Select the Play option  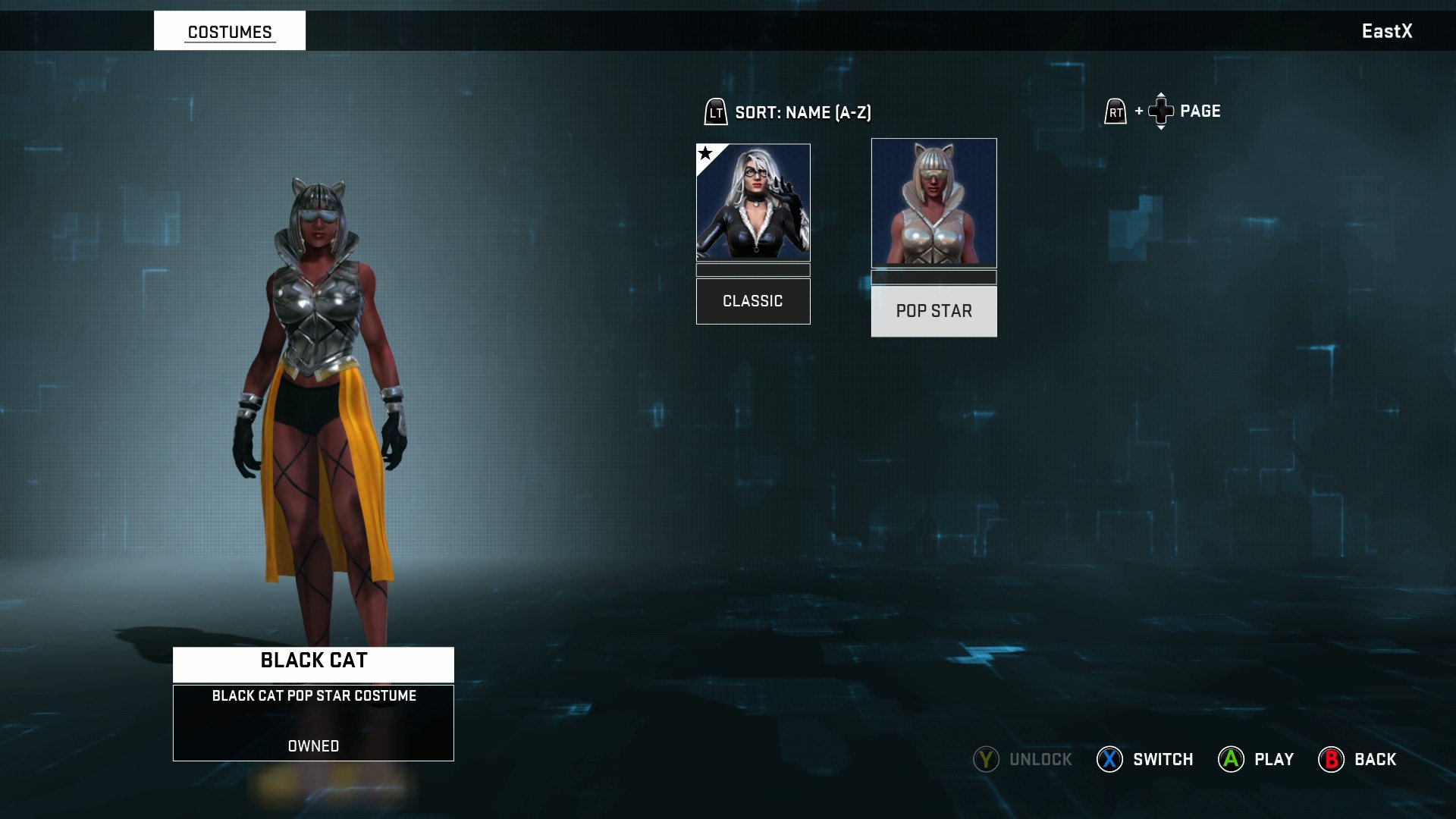1256,759
